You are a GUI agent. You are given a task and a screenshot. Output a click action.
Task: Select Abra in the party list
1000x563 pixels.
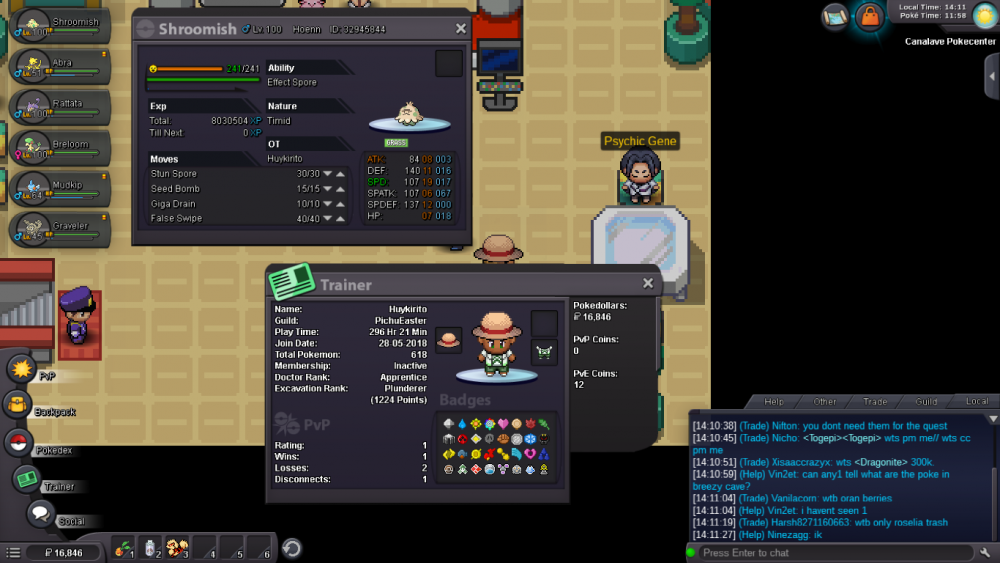[60, 64]
